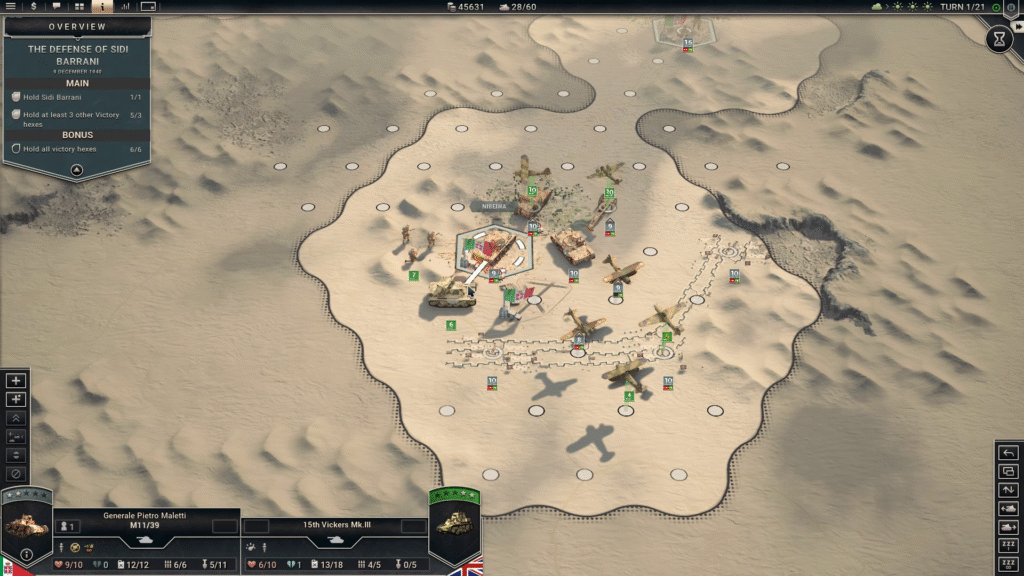The height and width of the screenshot is (576, 1024).
Task: Select the 15th Vickers Mk.III portrait
Action: (454, 527)
